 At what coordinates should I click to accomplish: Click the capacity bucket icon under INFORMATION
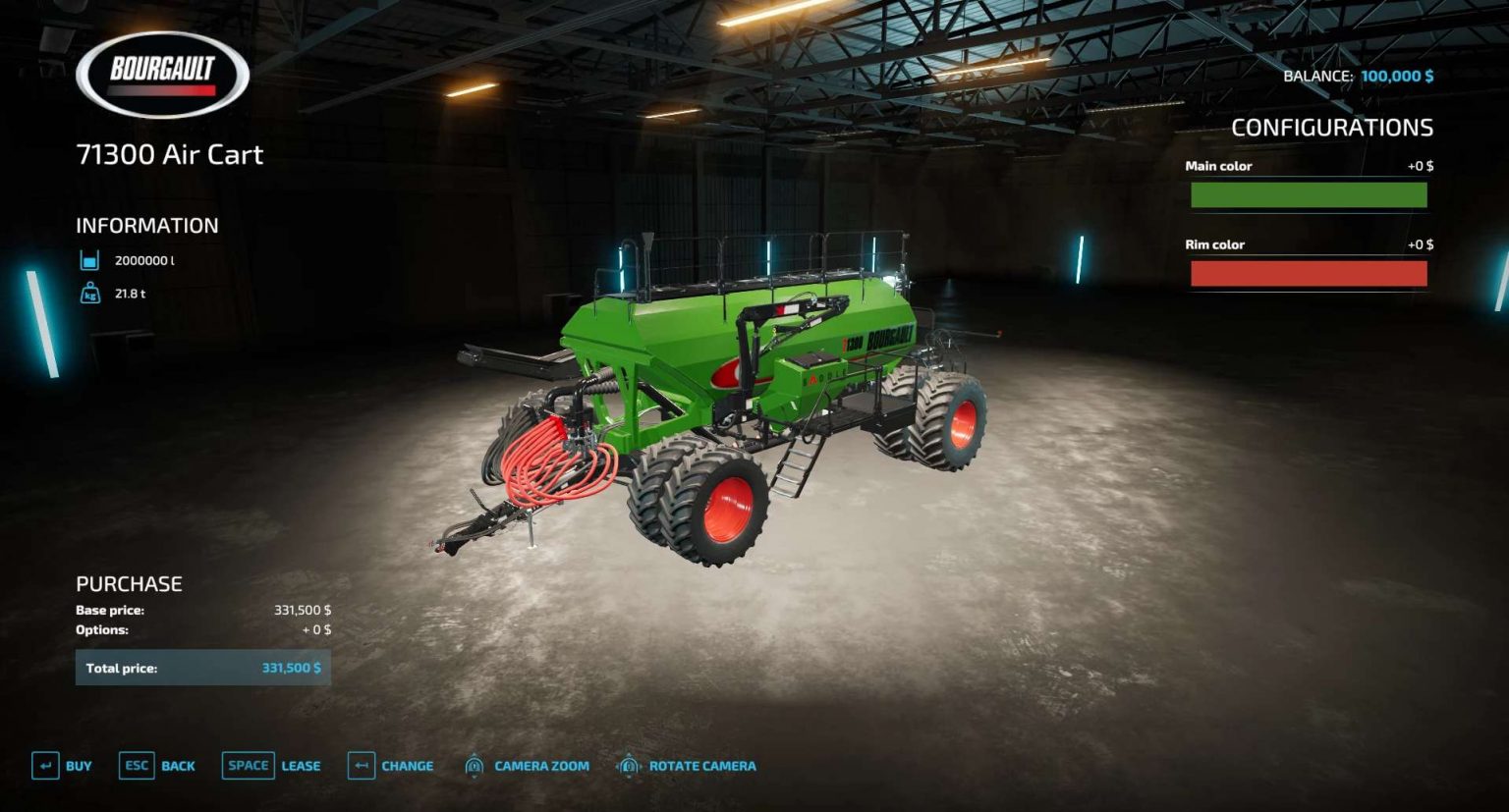coord(88,260)
